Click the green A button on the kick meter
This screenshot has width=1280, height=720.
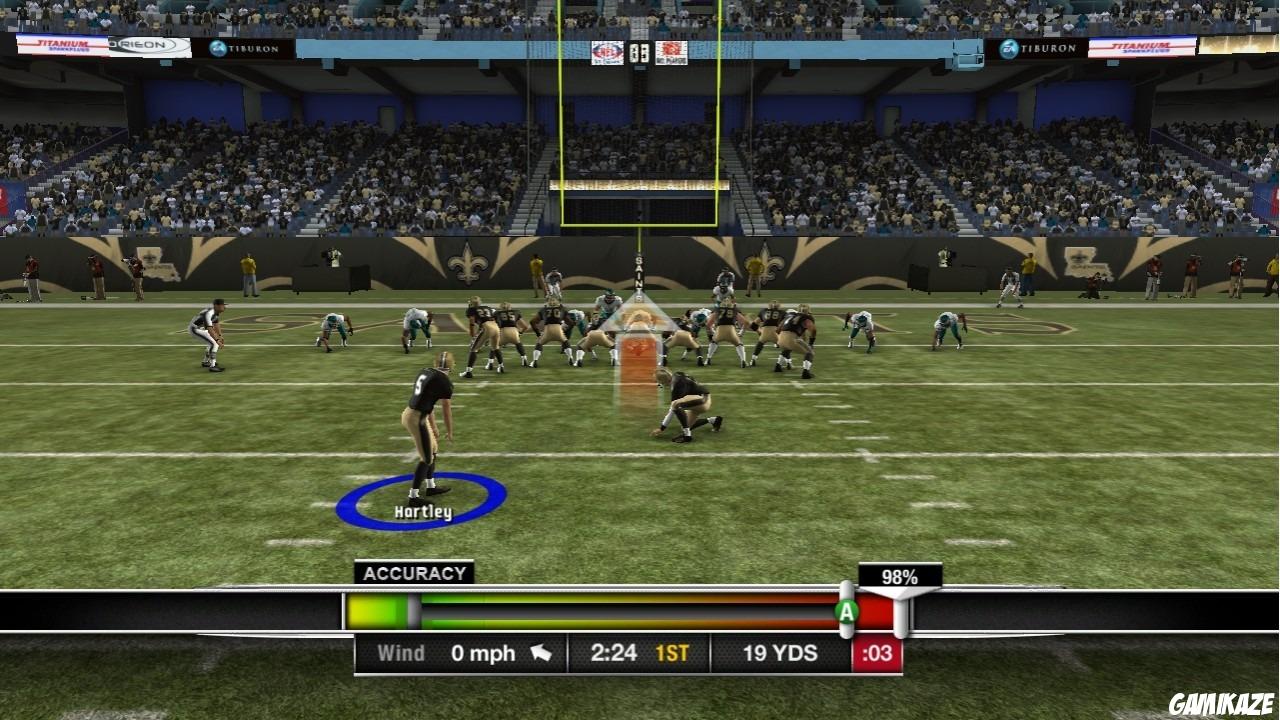[x=846, y=610]
